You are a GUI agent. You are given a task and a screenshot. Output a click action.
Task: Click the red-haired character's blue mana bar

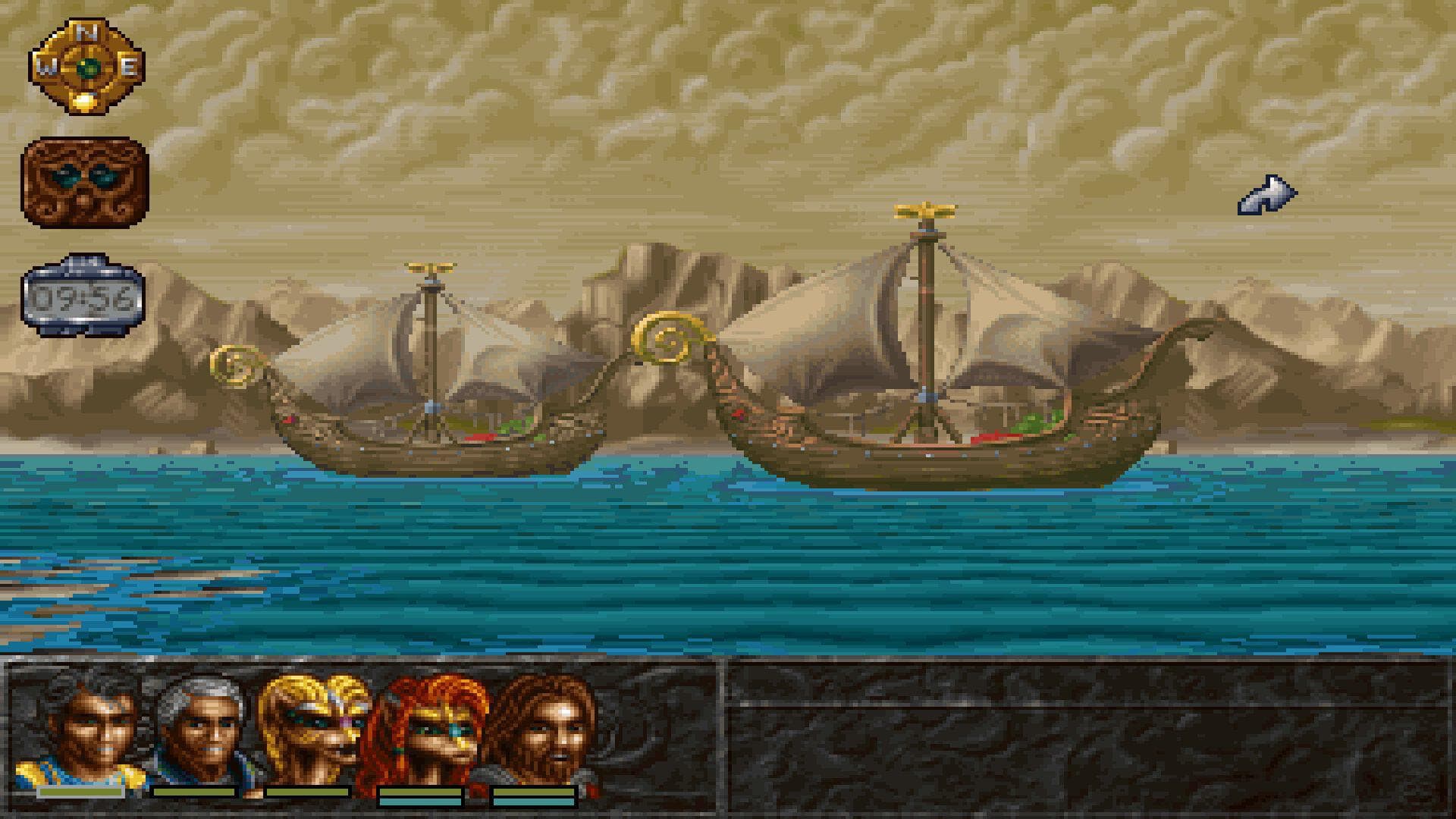pyautogui.click(x=420, y=803)
